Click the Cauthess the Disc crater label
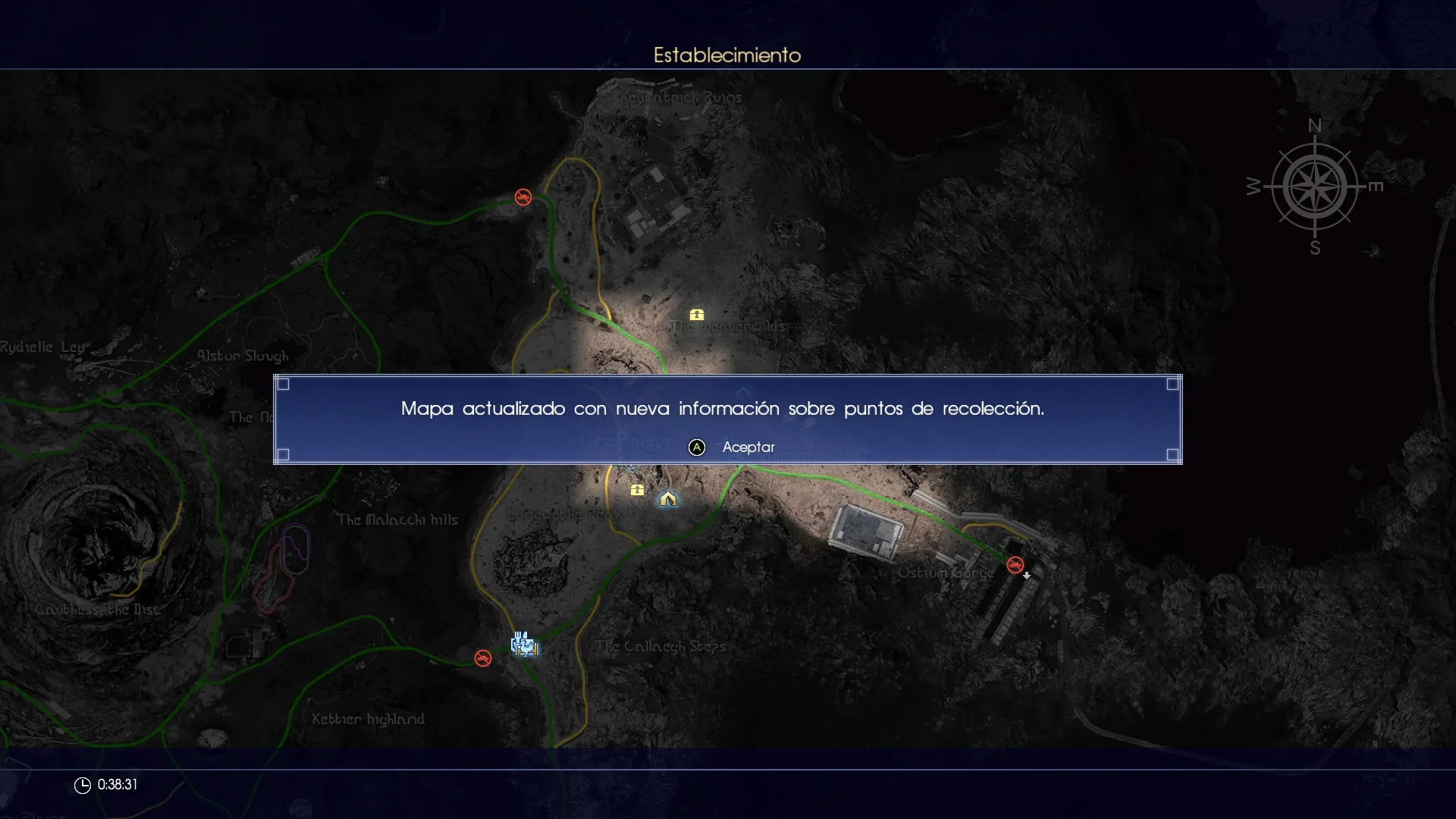The width and height of the screenshot is (1456, 819). 99,610
